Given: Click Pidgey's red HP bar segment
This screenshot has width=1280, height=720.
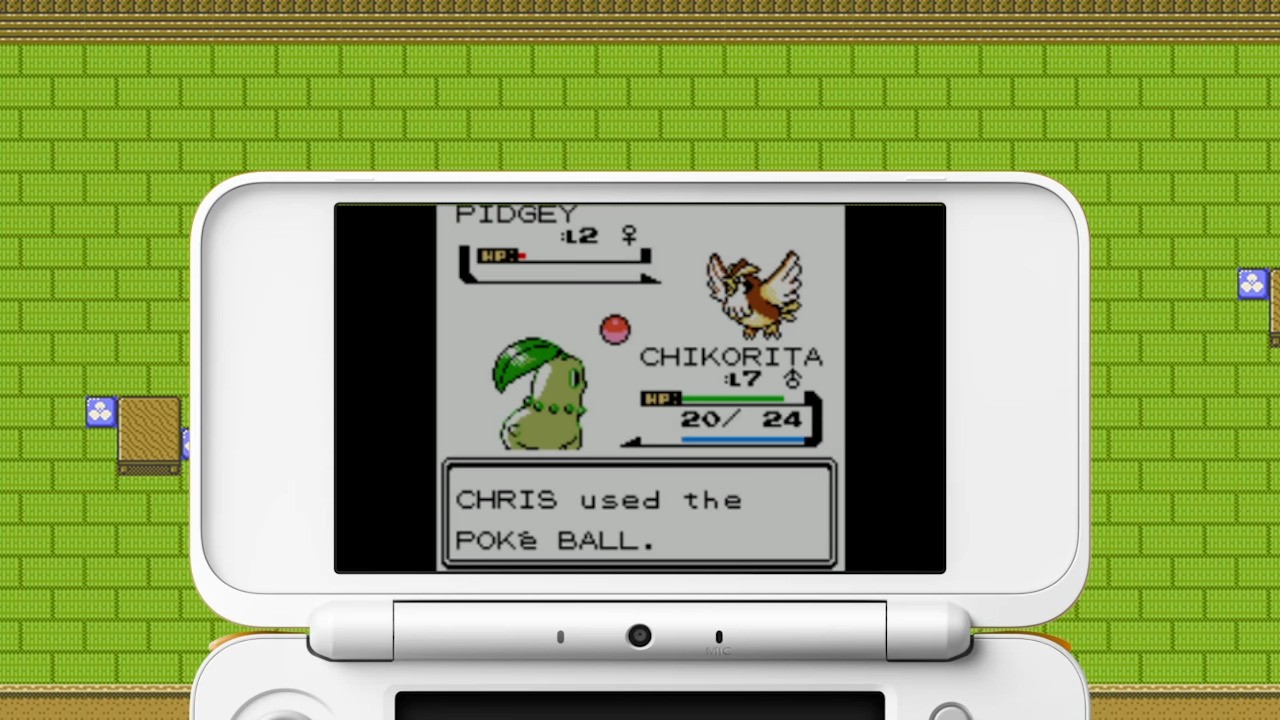Looking at the screenshot, I should click(x=521, y=257).
